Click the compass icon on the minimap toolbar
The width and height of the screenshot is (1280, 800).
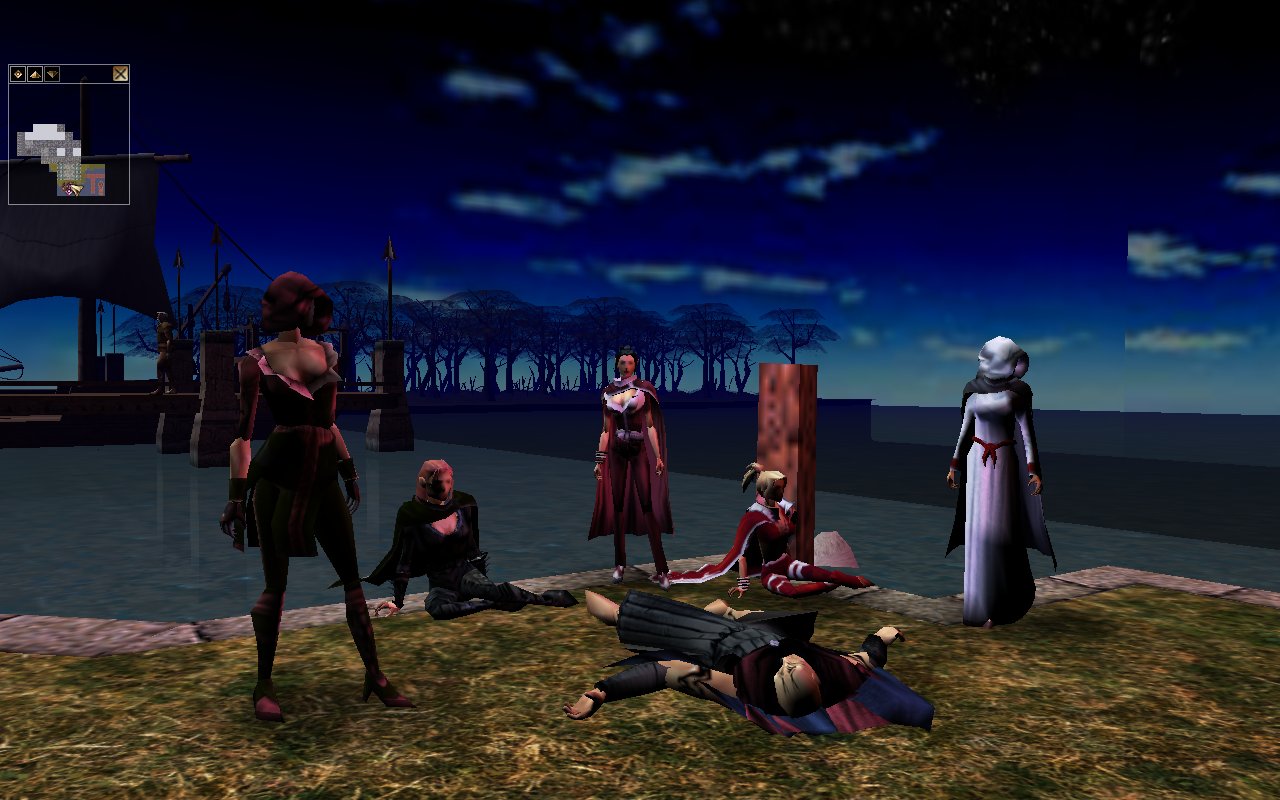(x=17, y=73)
